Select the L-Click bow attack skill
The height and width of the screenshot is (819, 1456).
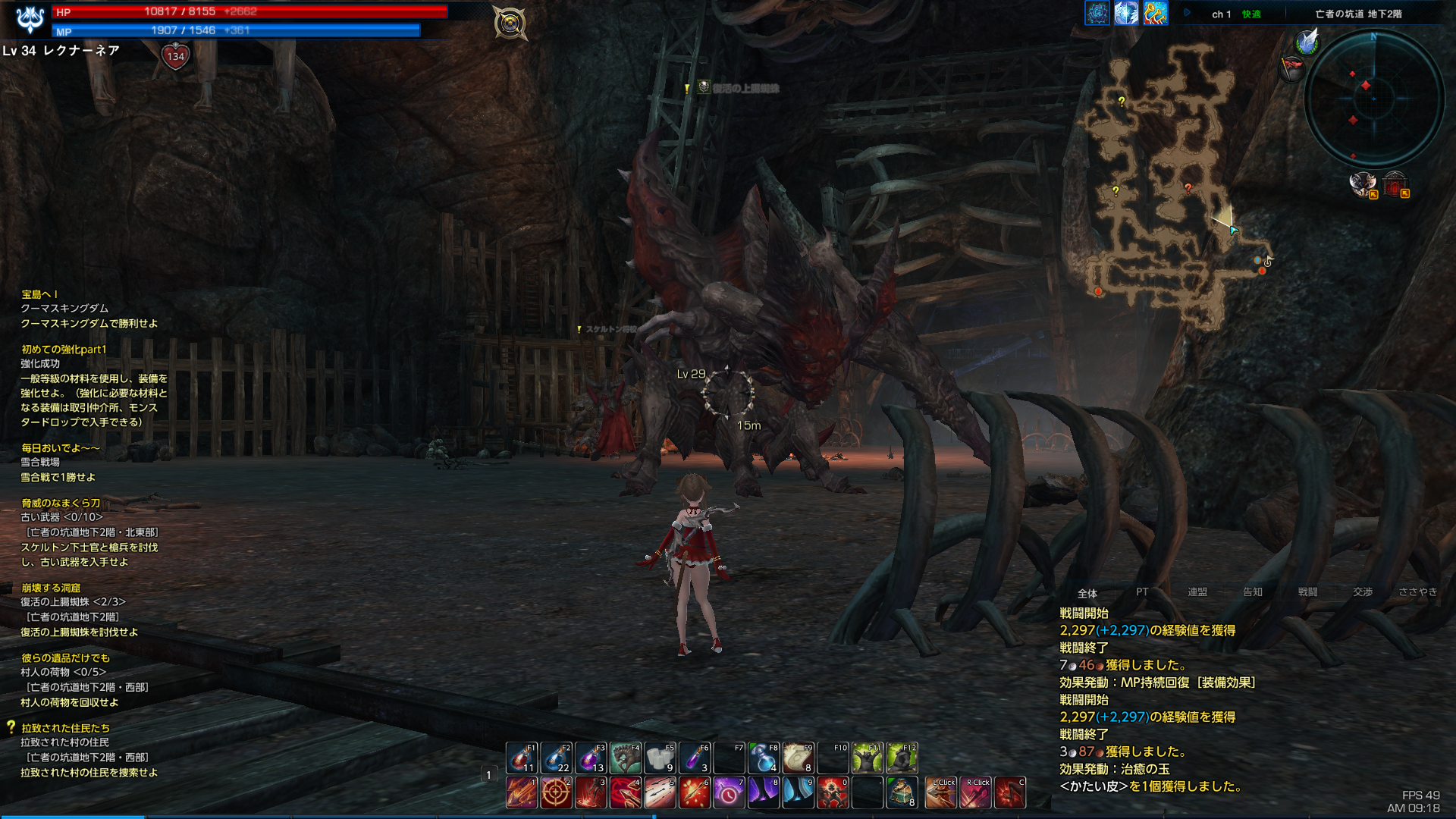tap(941, 792)
